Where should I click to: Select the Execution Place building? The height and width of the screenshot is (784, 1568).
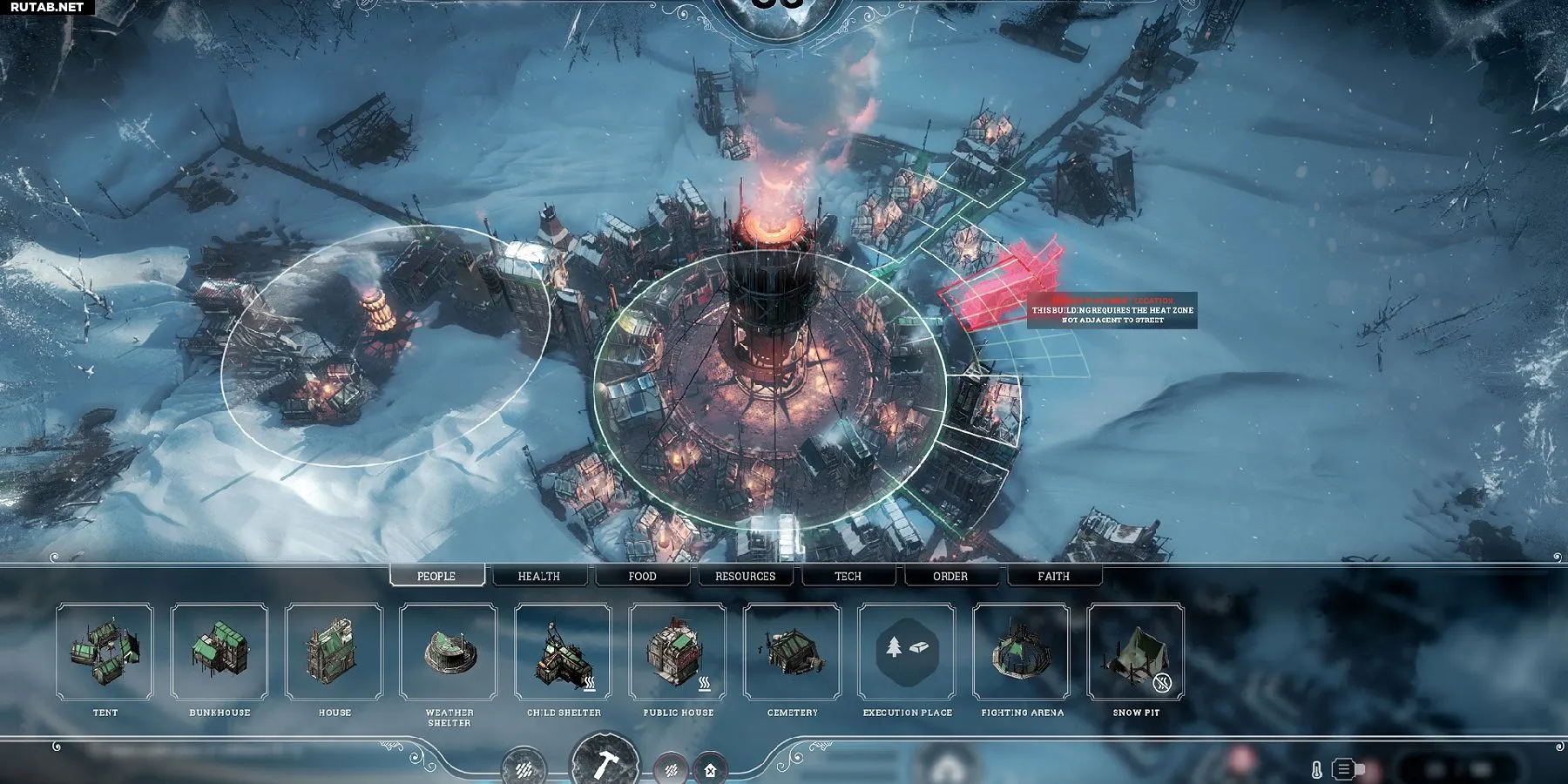pos(907,652)
